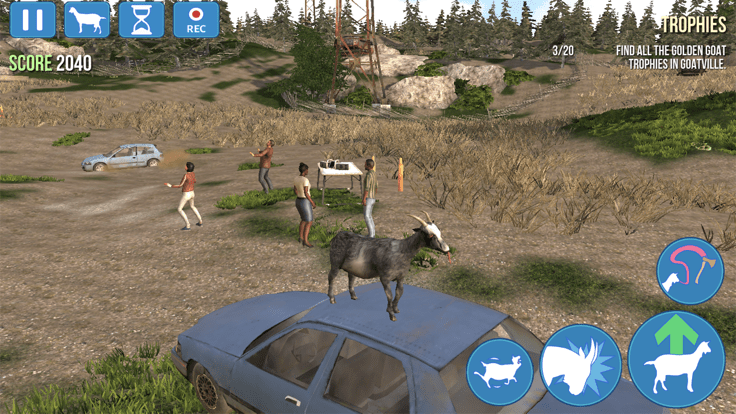Activate the hourglass slow-motion button

click(x=141, y=20)
